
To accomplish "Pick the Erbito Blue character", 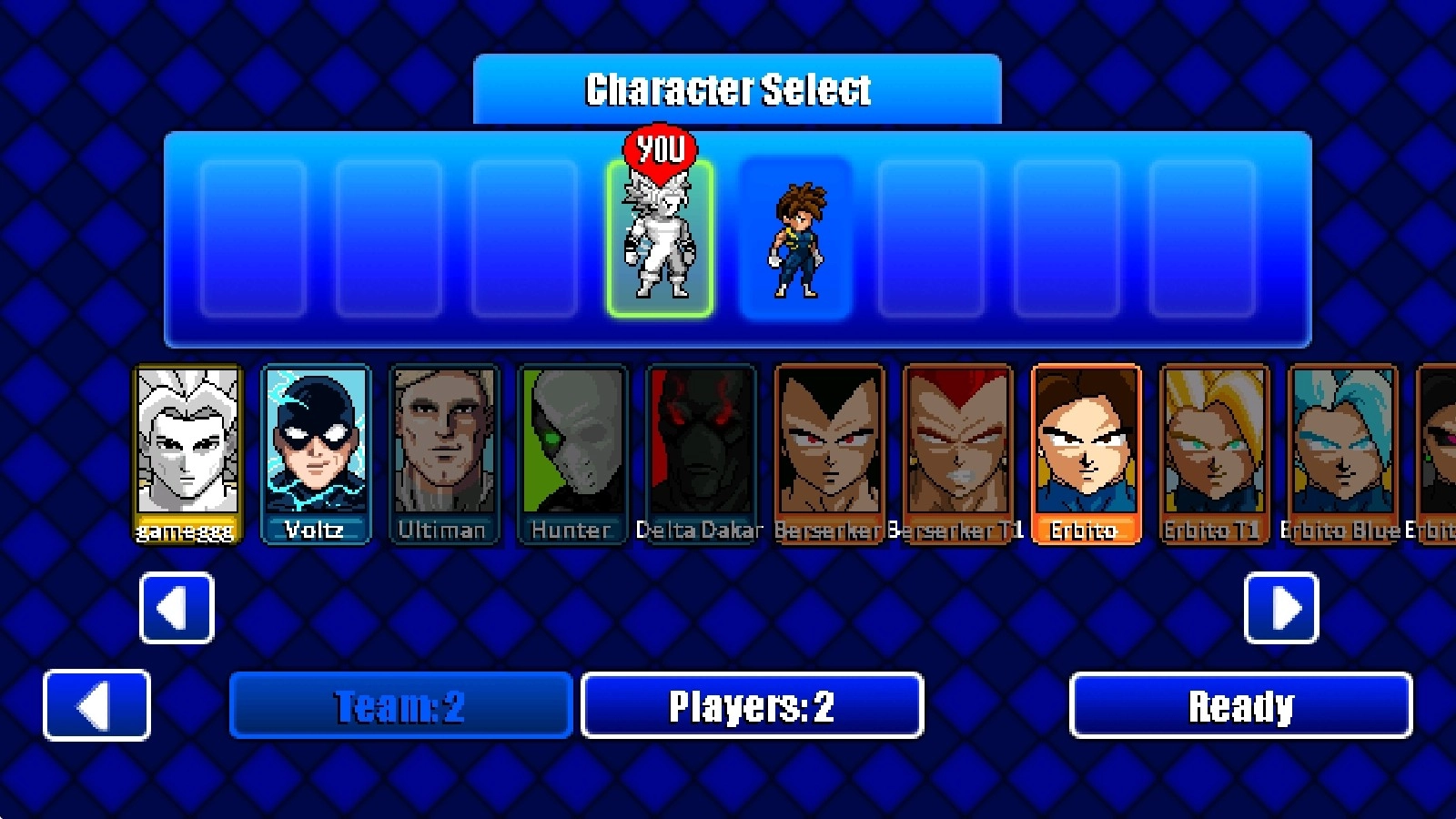I will coord(1341,453).
